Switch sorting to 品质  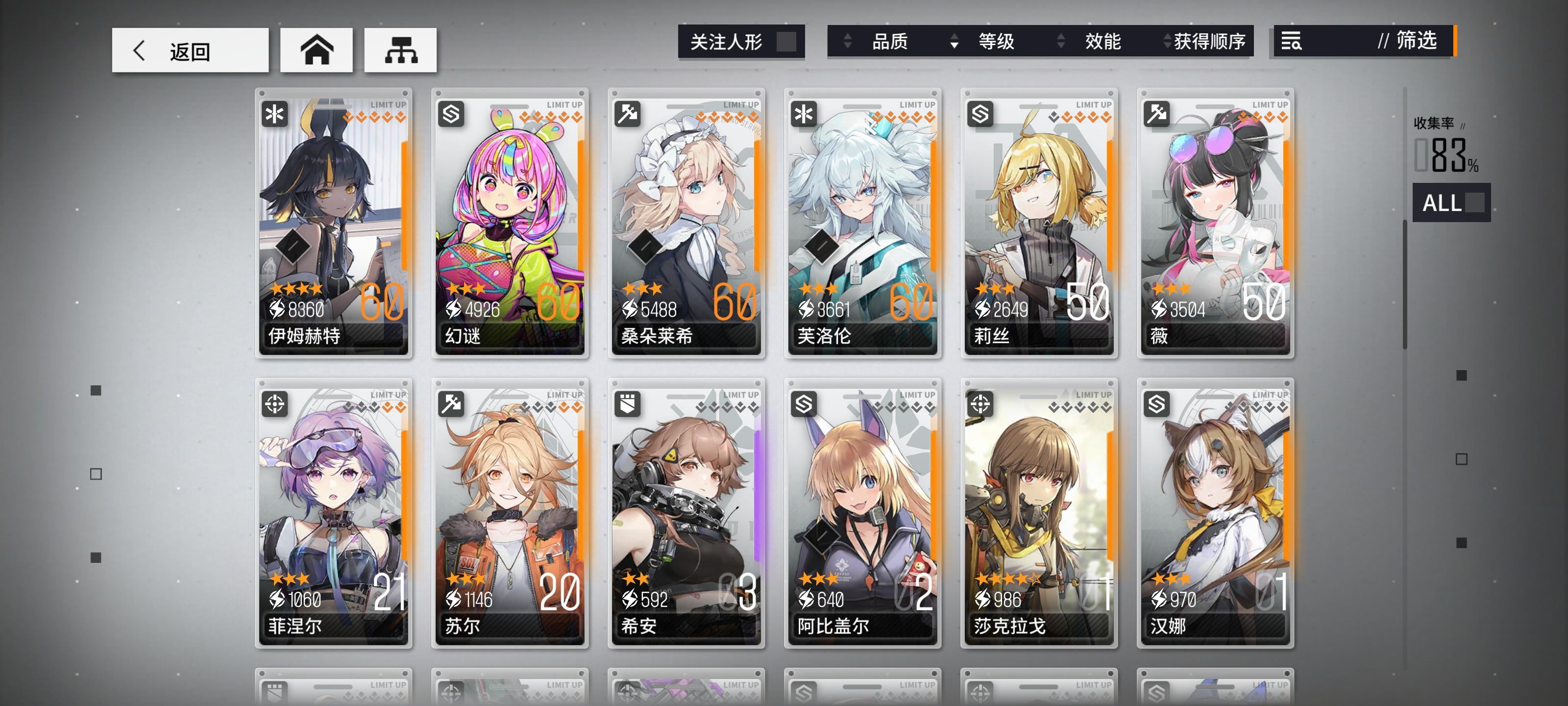point(892,42)
